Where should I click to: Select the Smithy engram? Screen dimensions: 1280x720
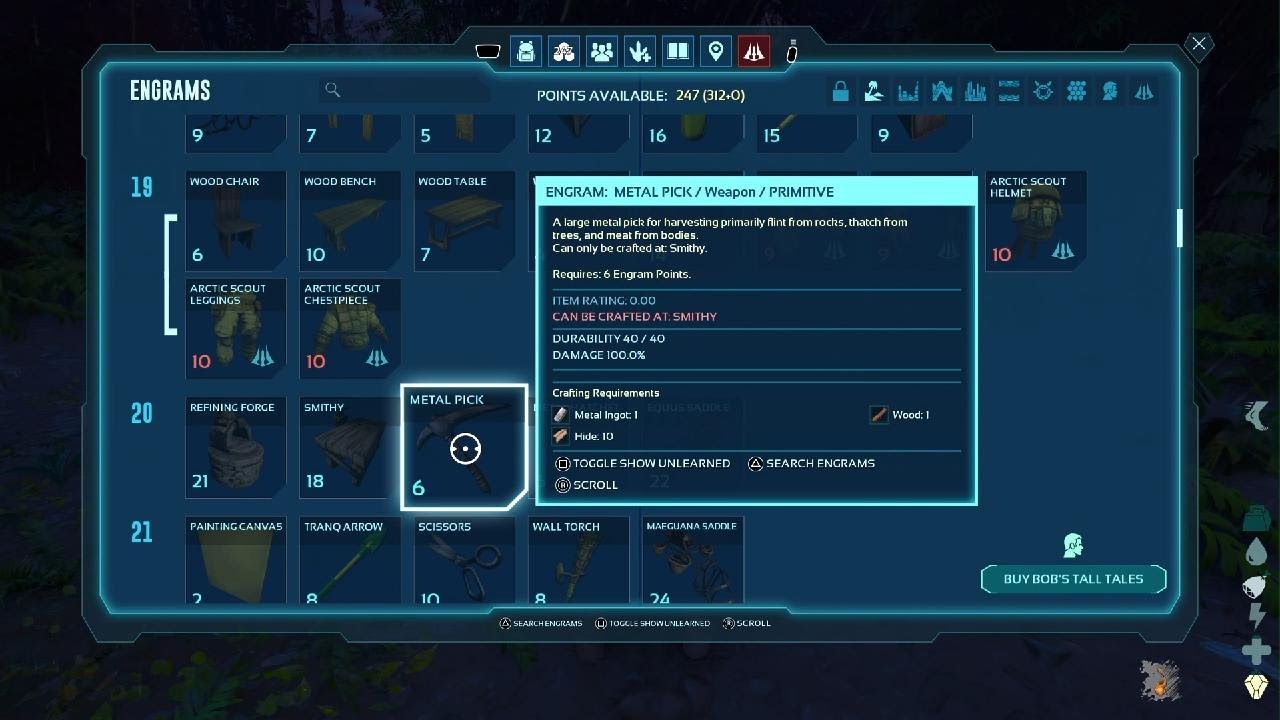pyautogui.click(x=349, y=448)
